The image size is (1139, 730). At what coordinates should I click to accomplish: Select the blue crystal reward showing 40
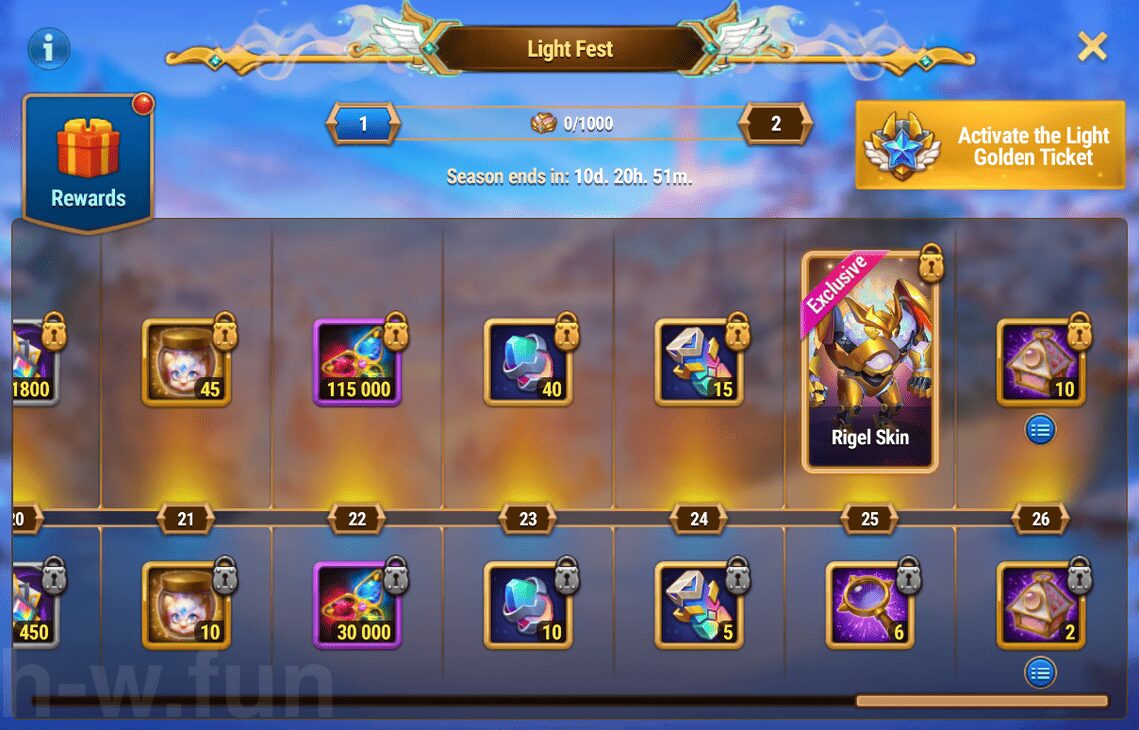click(x=528, y=362)
